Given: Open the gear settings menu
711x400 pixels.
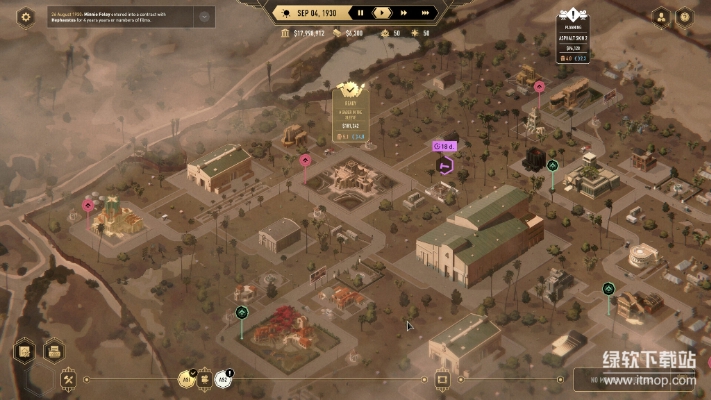Looking at the screenshot, I should pyautogui.click(x=26, y=16).
